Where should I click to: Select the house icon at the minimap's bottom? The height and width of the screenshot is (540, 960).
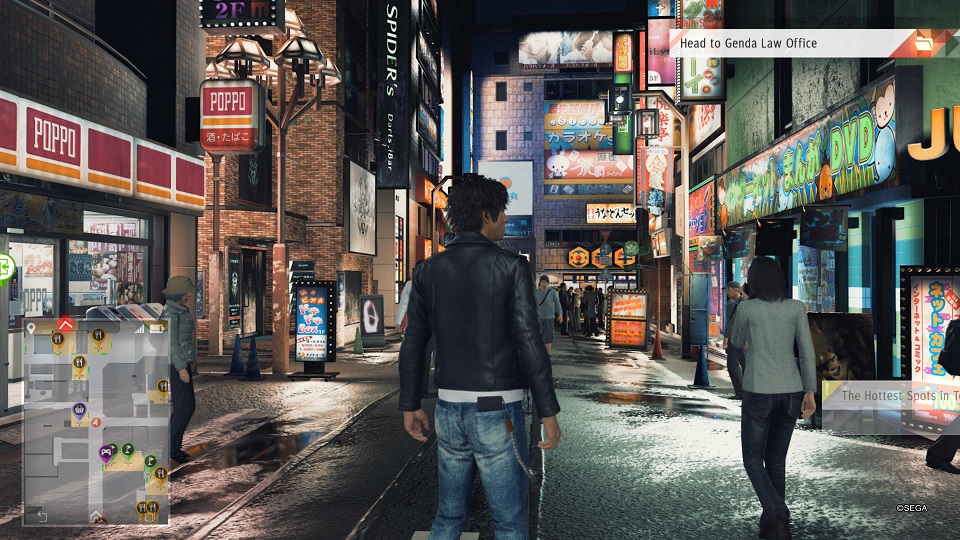(95, 516)
